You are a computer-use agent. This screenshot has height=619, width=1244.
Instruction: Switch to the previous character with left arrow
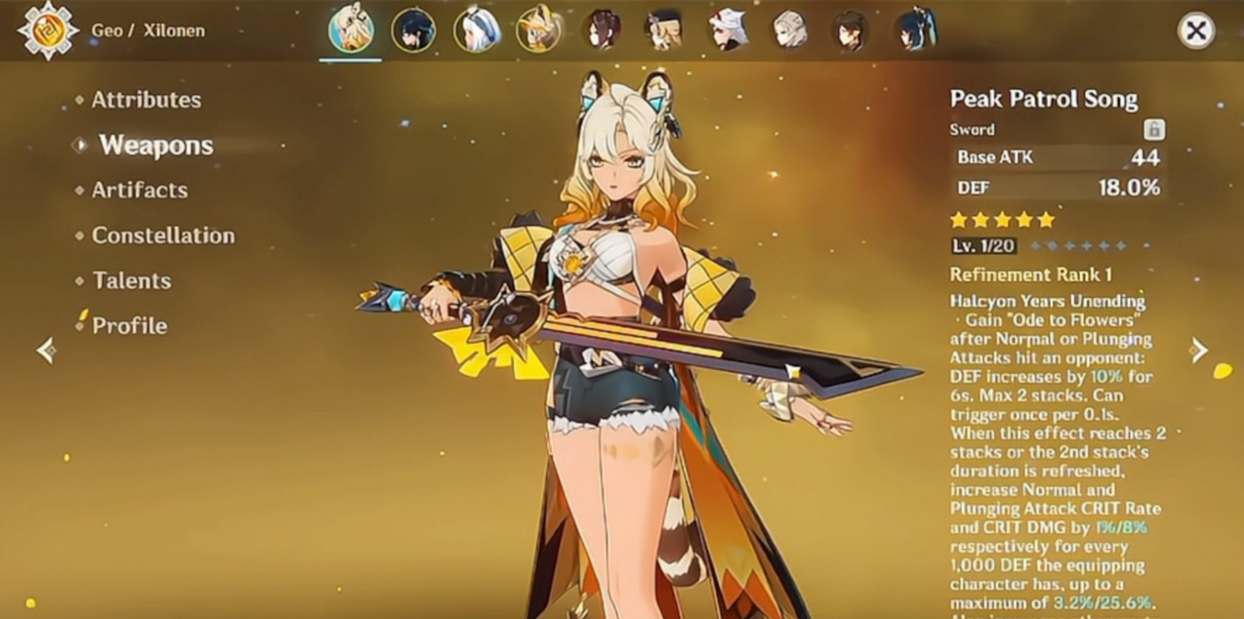point(45,350)
